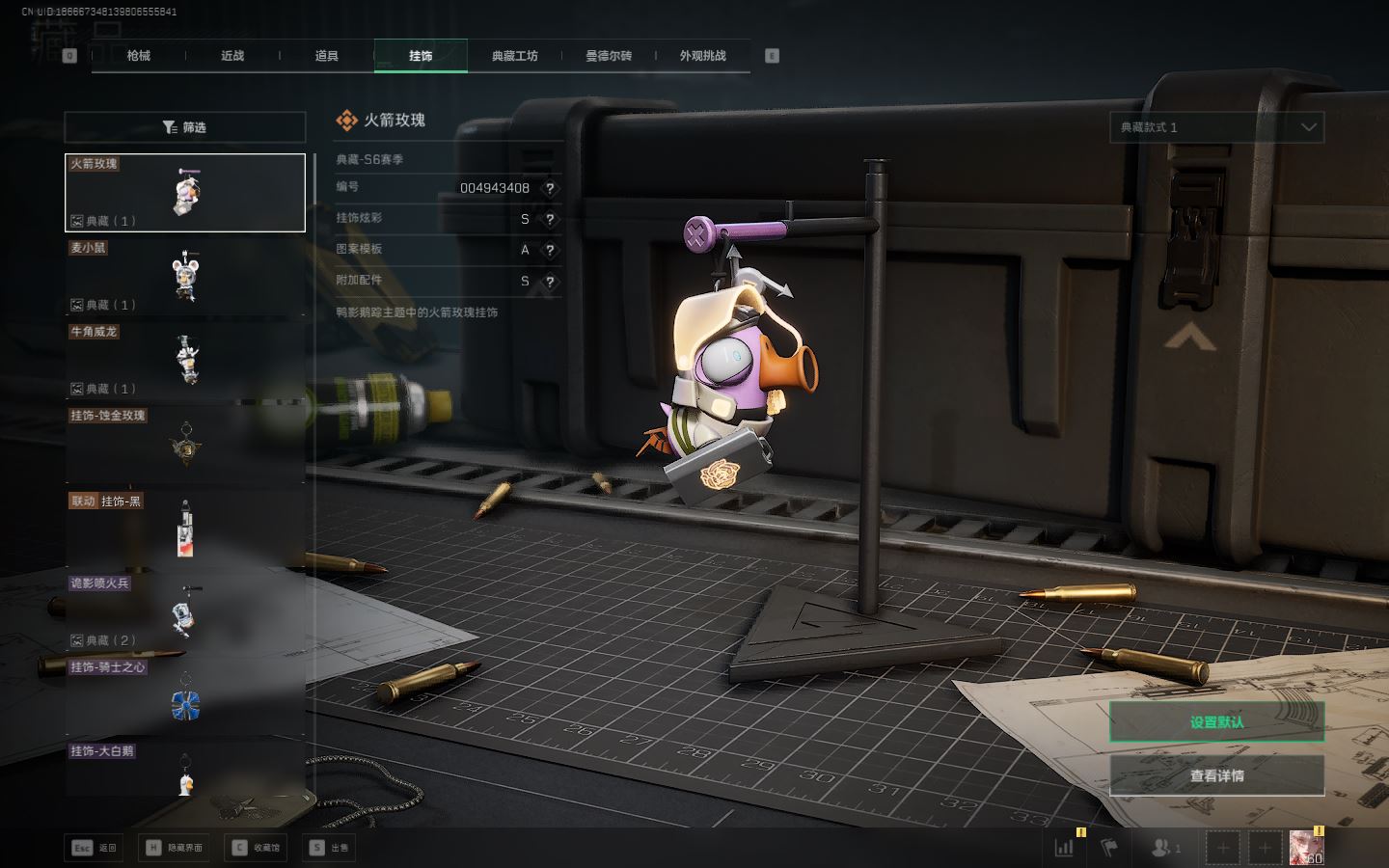Screen dimensions: 1389x868
Task: Go to the 典藏工坊 tab
Action: point(514,56)
